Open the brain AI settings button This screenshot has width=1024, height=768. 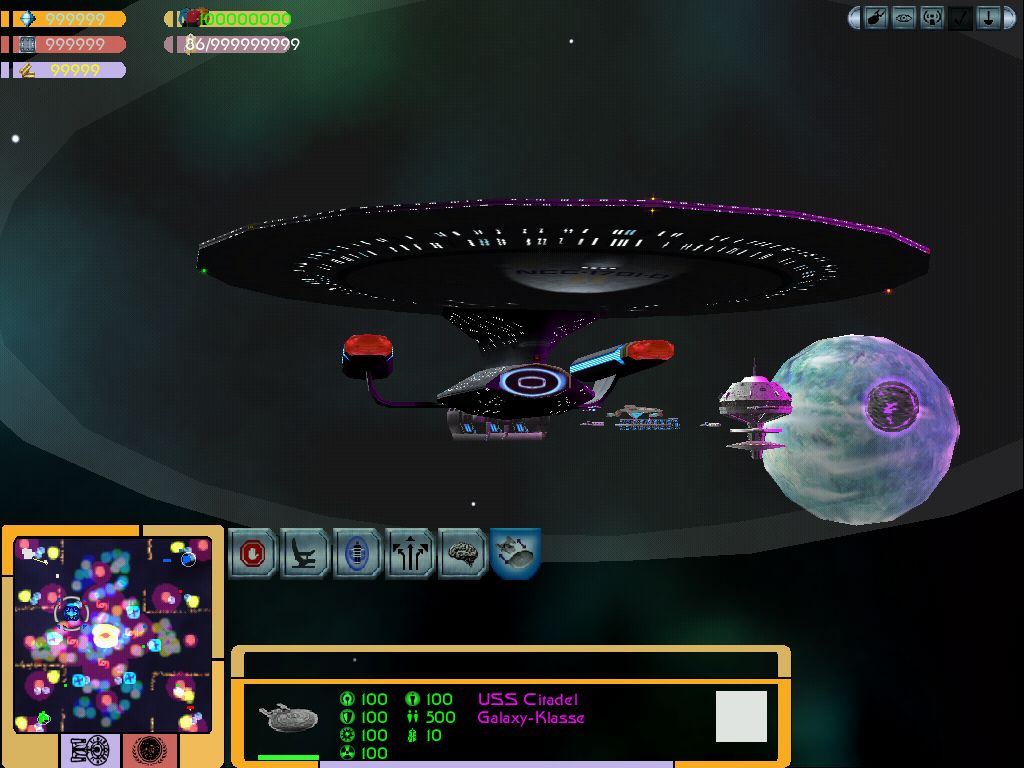click(463, 553)
